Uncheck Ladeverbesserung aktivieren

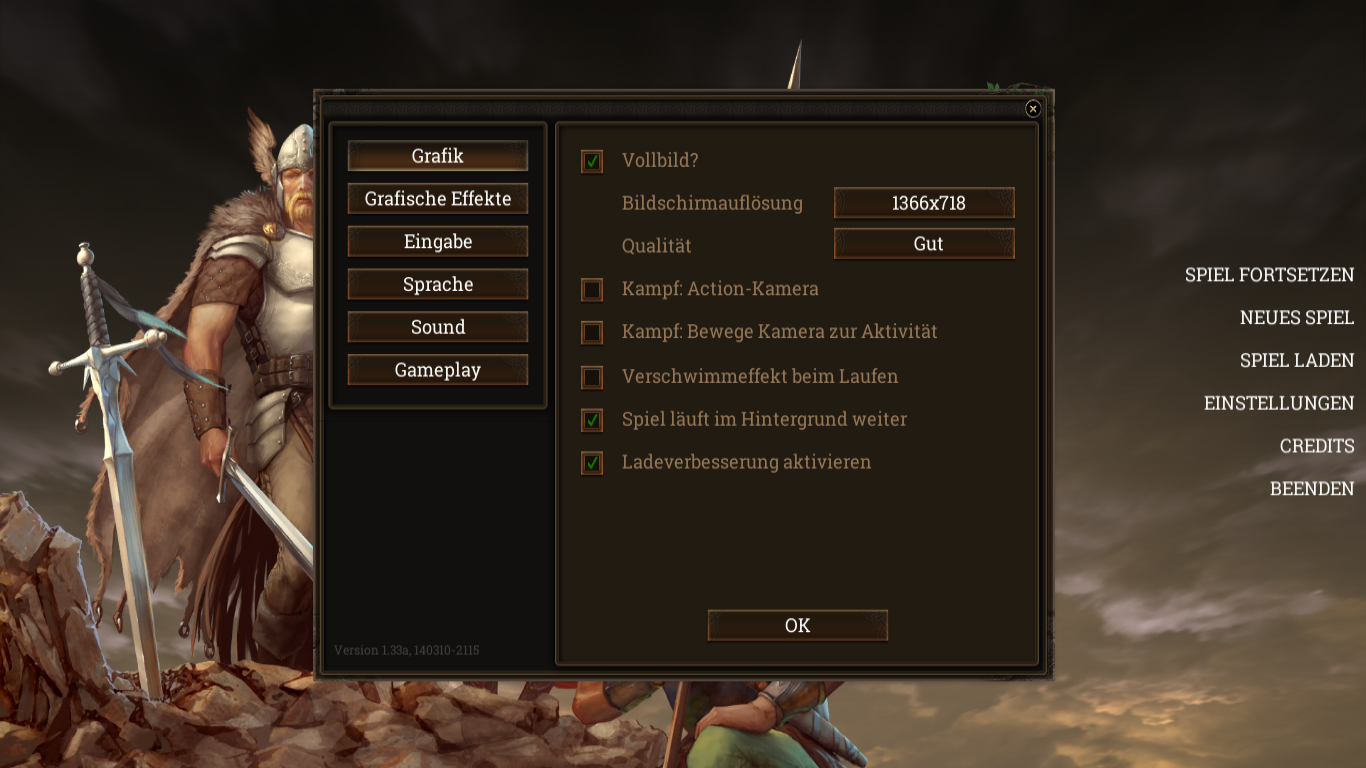(592, 463)
